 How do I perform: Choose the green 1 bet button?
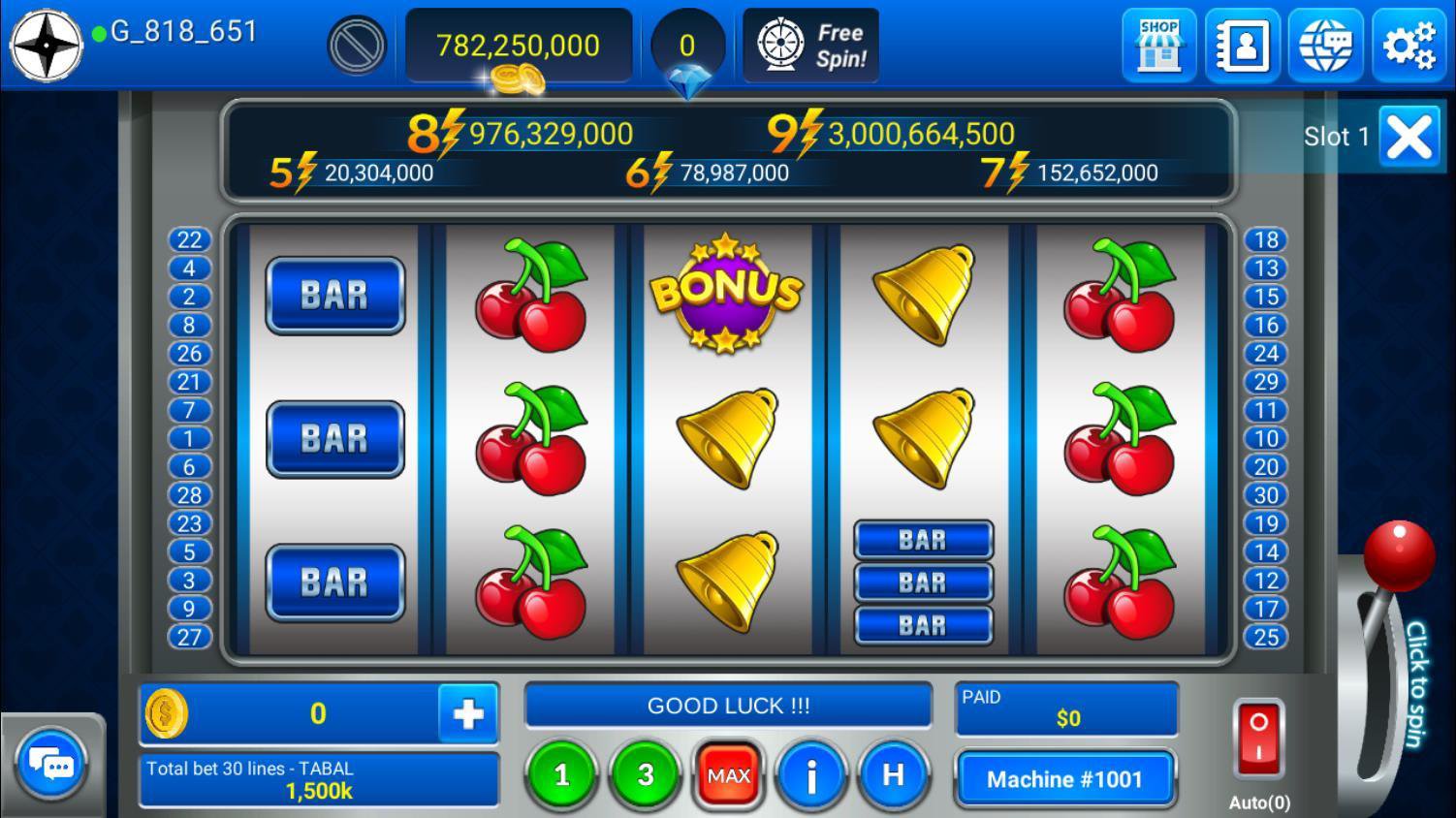561,775
